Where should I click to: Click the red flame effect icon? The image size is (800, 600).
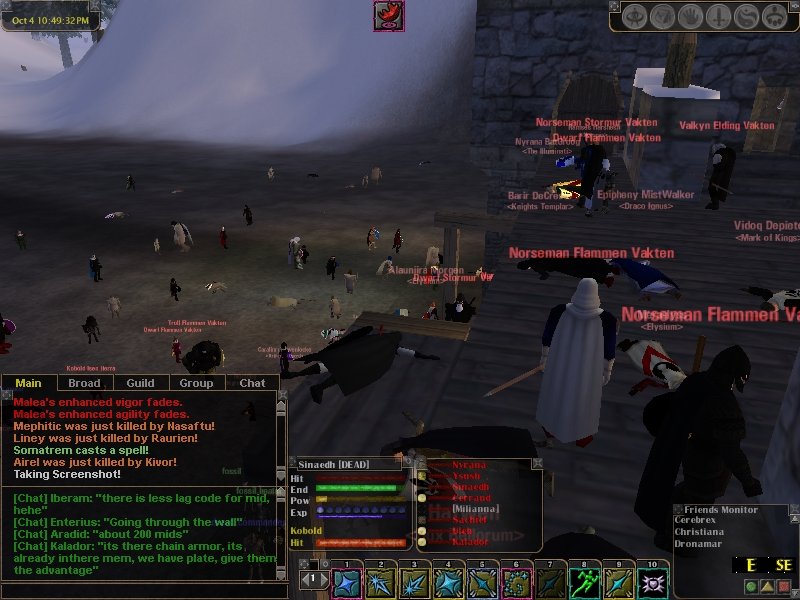[388, 16]
